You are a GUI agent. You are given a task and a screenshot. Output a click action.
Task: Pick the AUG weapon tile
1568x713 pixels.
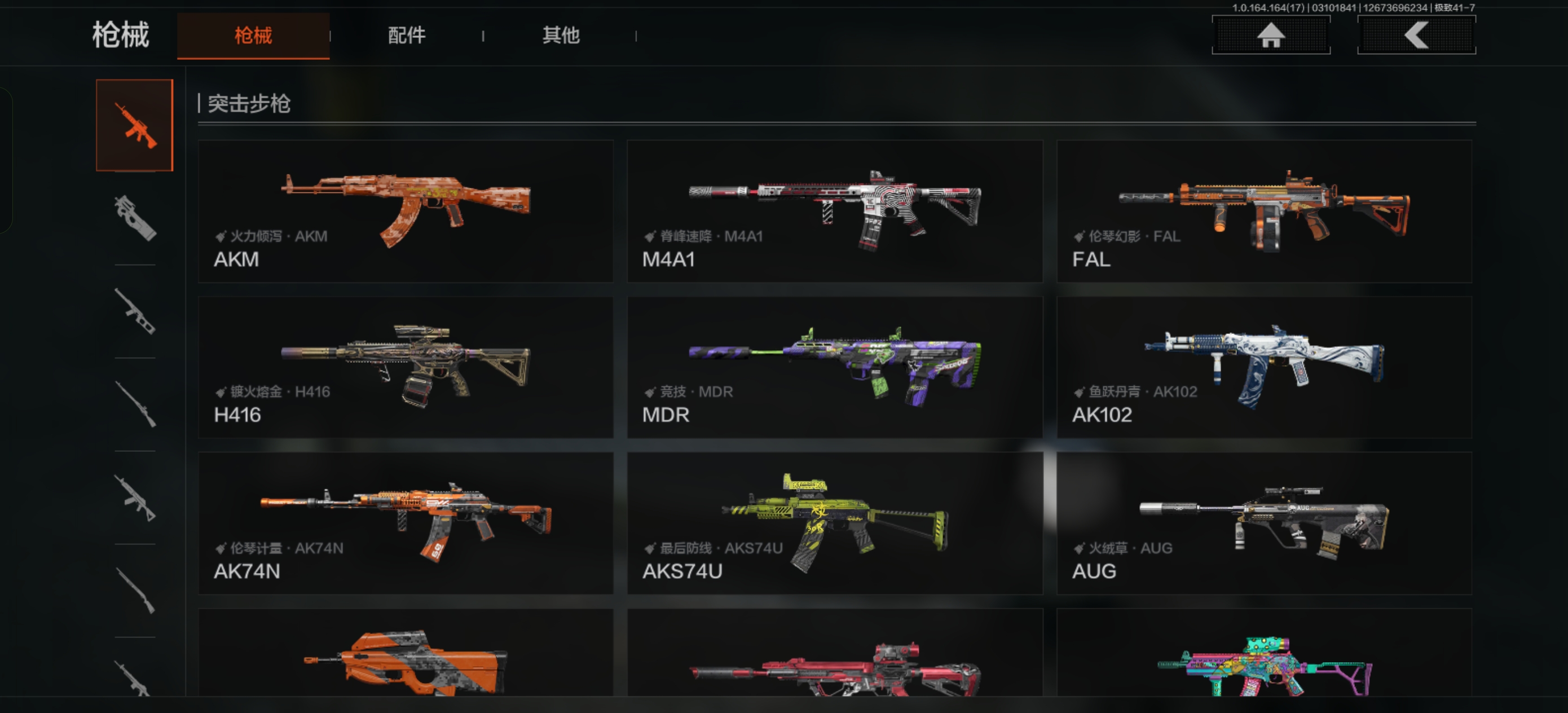(x=1264, y=523)
